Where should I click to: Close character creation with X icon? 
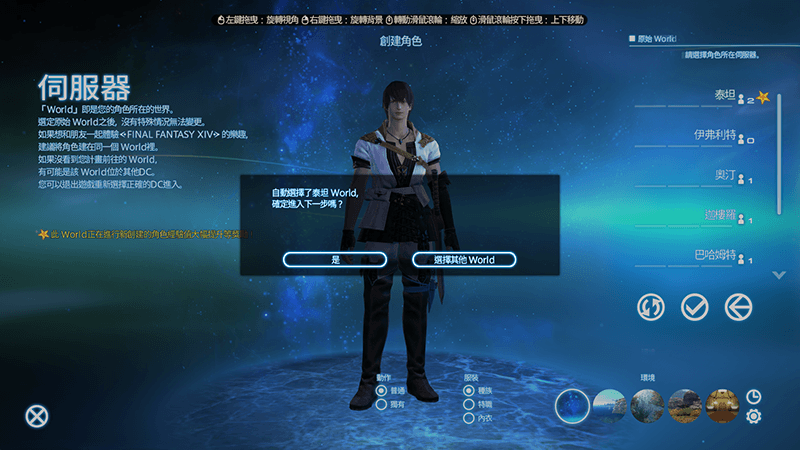[x=37, y=417]
